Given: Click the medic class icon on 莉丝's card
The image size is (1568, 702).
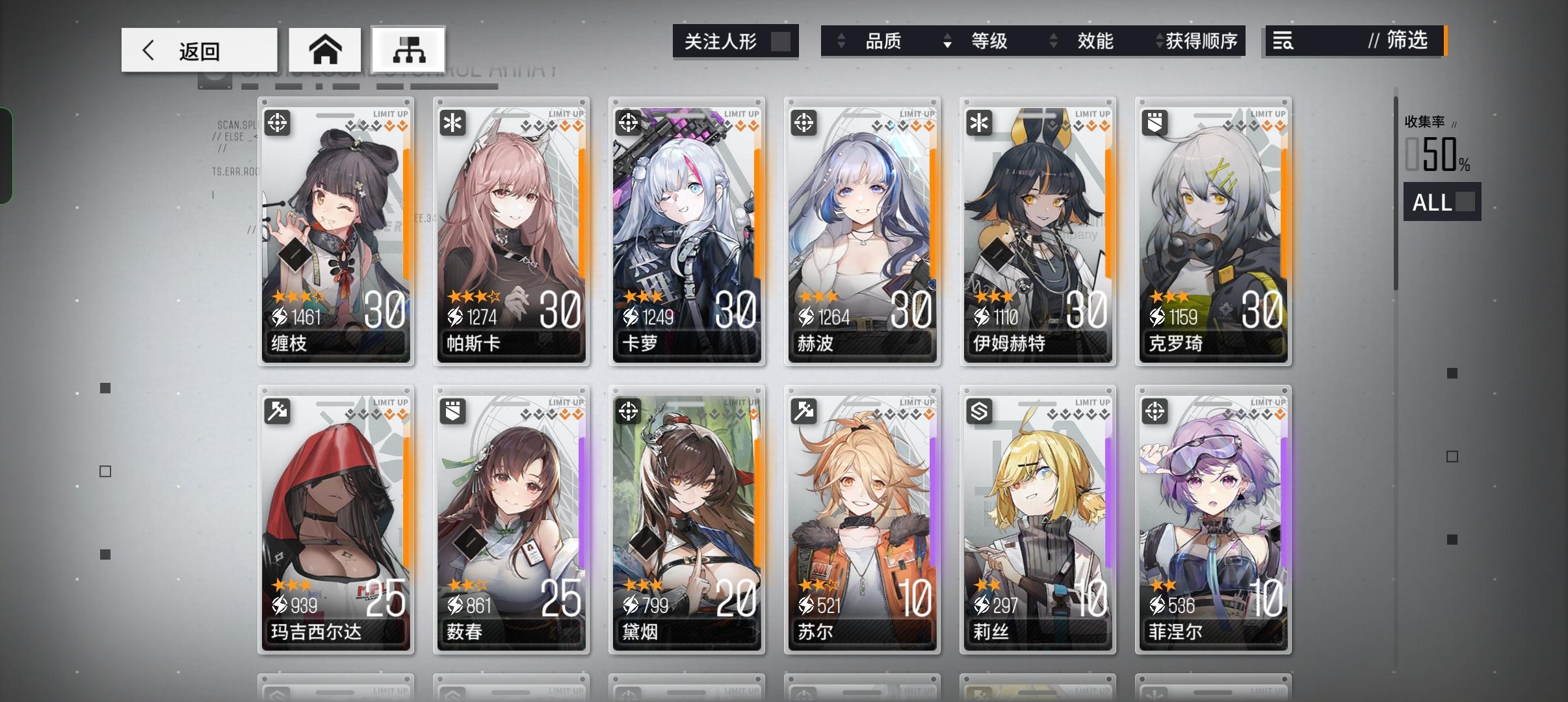Looking at the screenshot, I should 980,412.
